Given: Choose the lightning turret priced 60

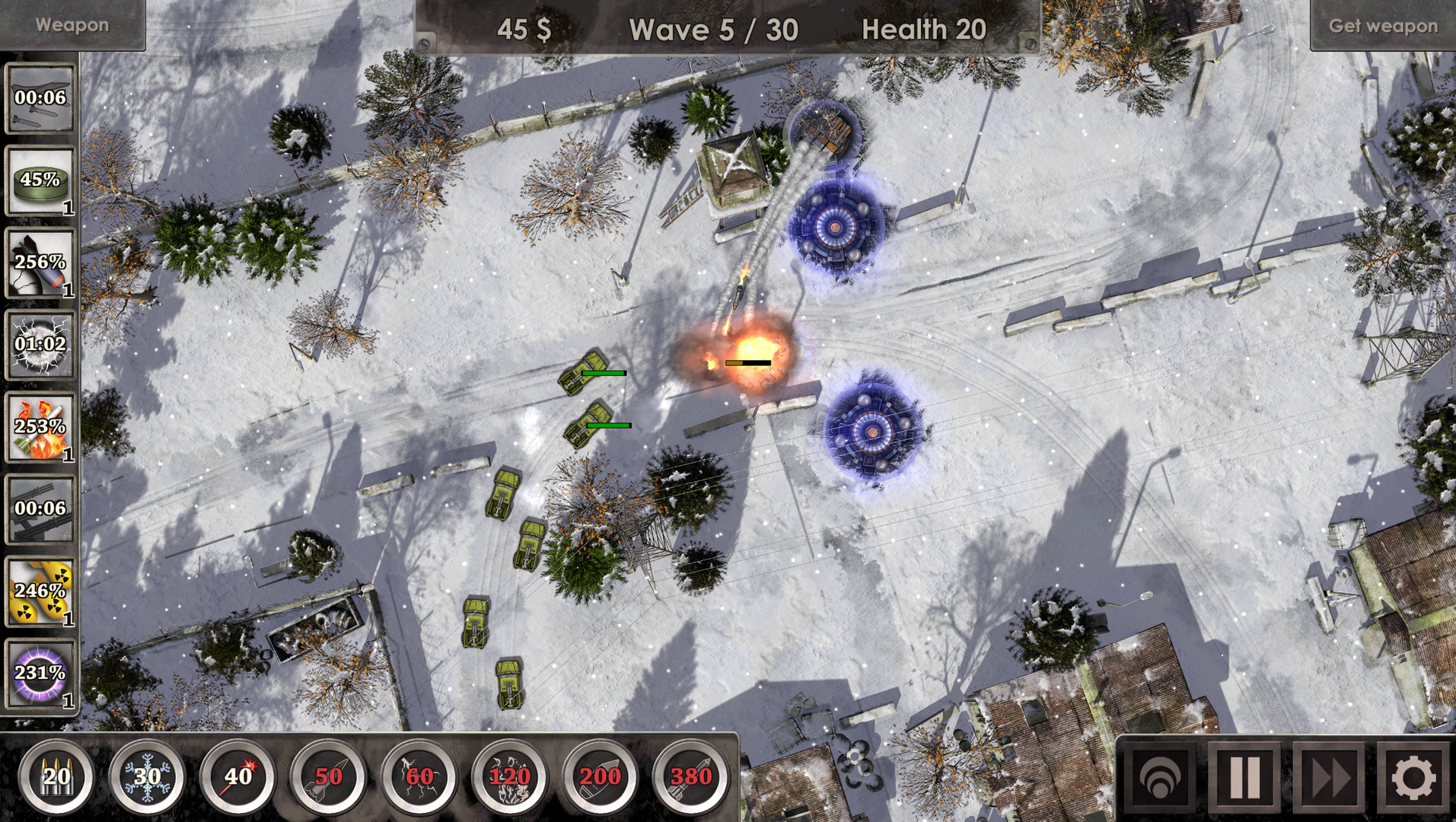Looking at the screenshot, I should (419, 778).
